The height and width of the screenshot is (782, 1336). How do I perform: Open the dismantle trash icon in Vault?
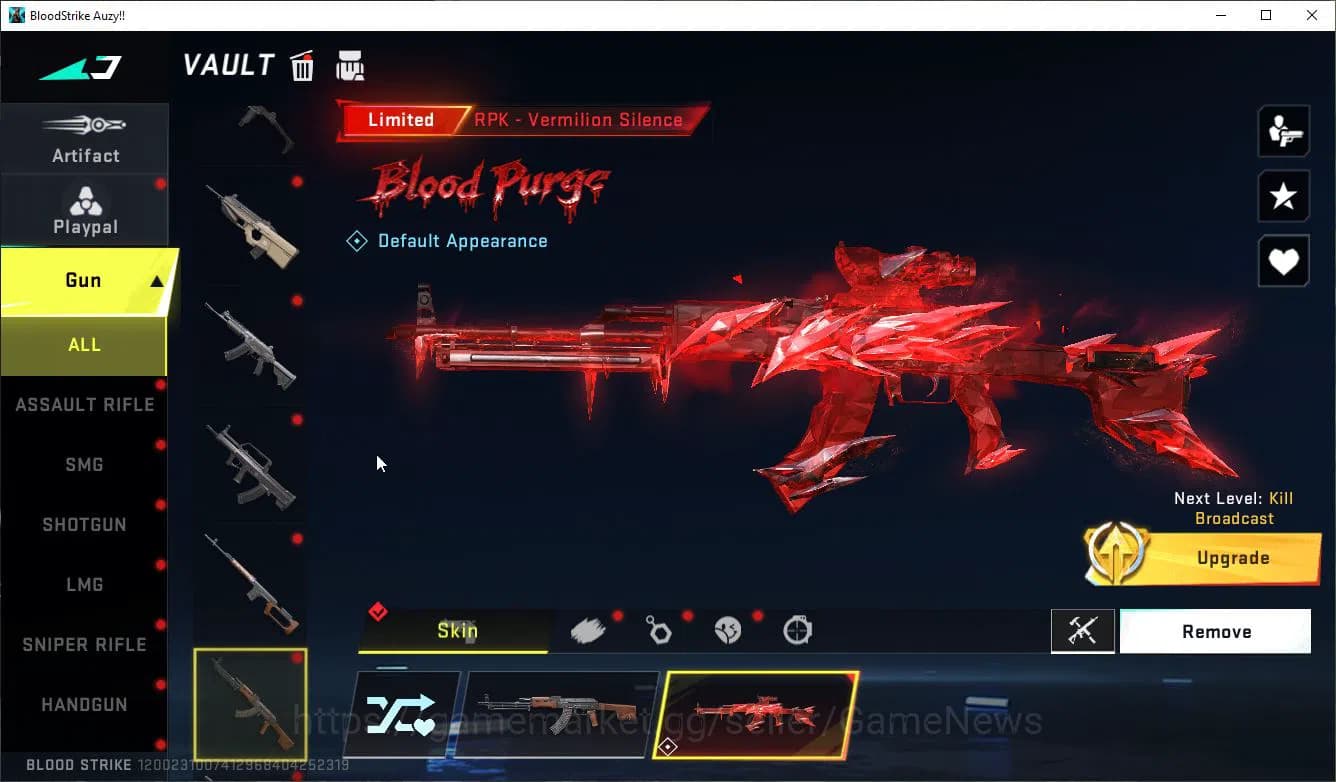click(302, 66)
